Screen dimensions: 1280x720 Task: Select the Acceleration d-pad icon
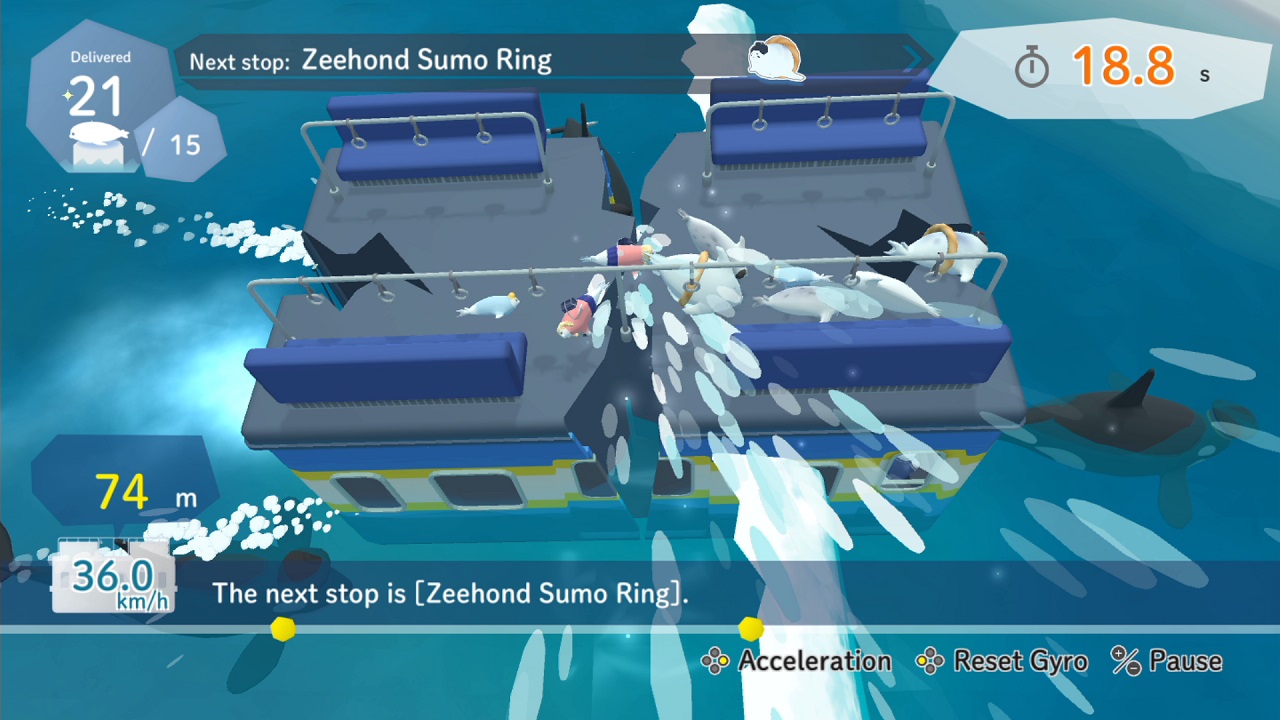(x=716, y=661)
